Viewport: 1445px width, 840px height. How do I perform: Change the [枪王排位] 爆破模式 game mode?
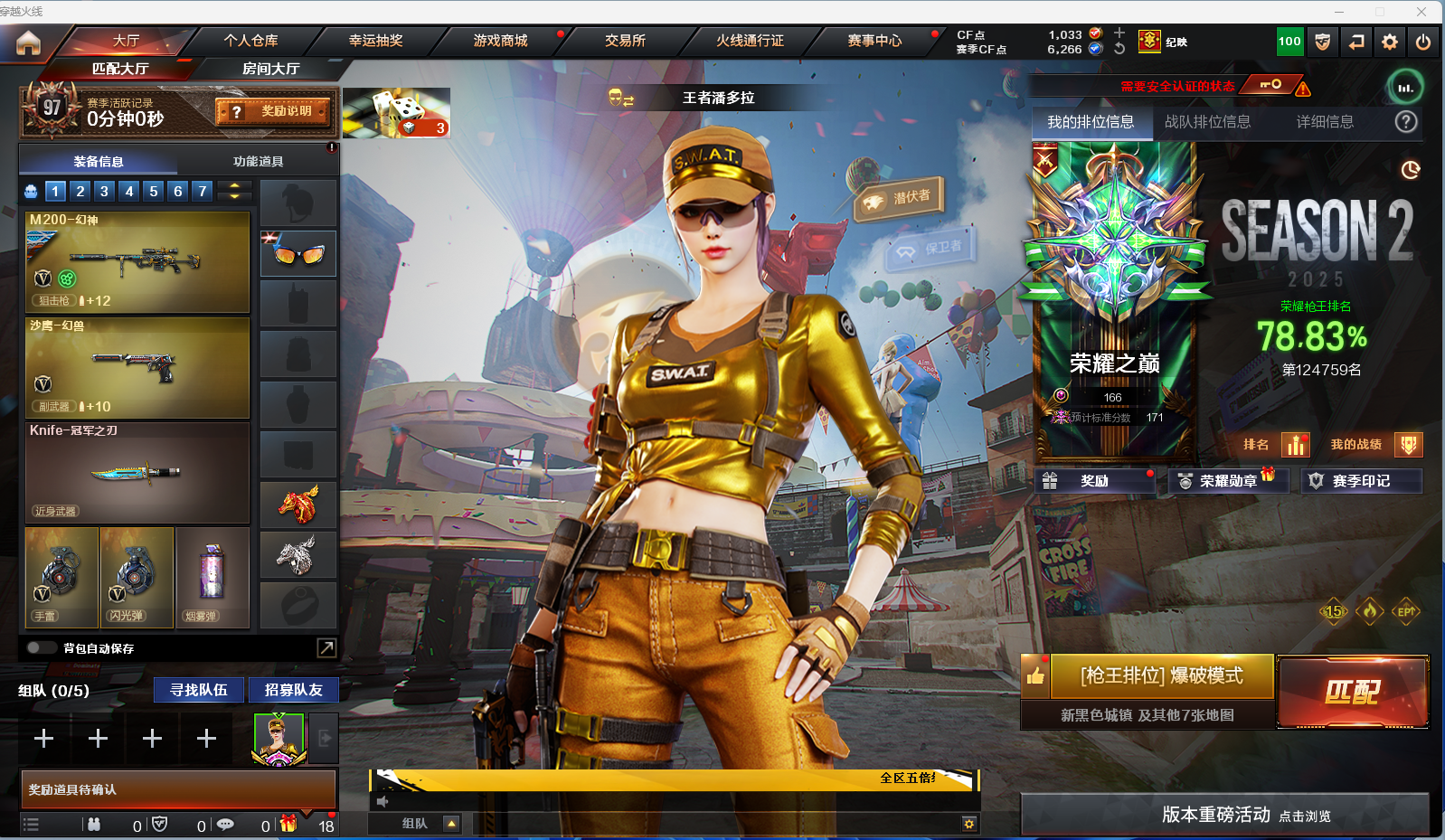pos(1161,676)
